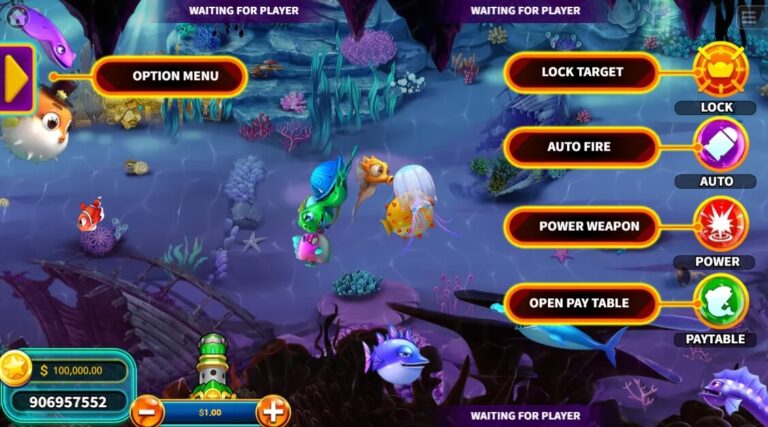The height and width of the screenshot is (427, 768).
Task: Decrease the bet with the minus button
Action: click(x=147, y=410)
